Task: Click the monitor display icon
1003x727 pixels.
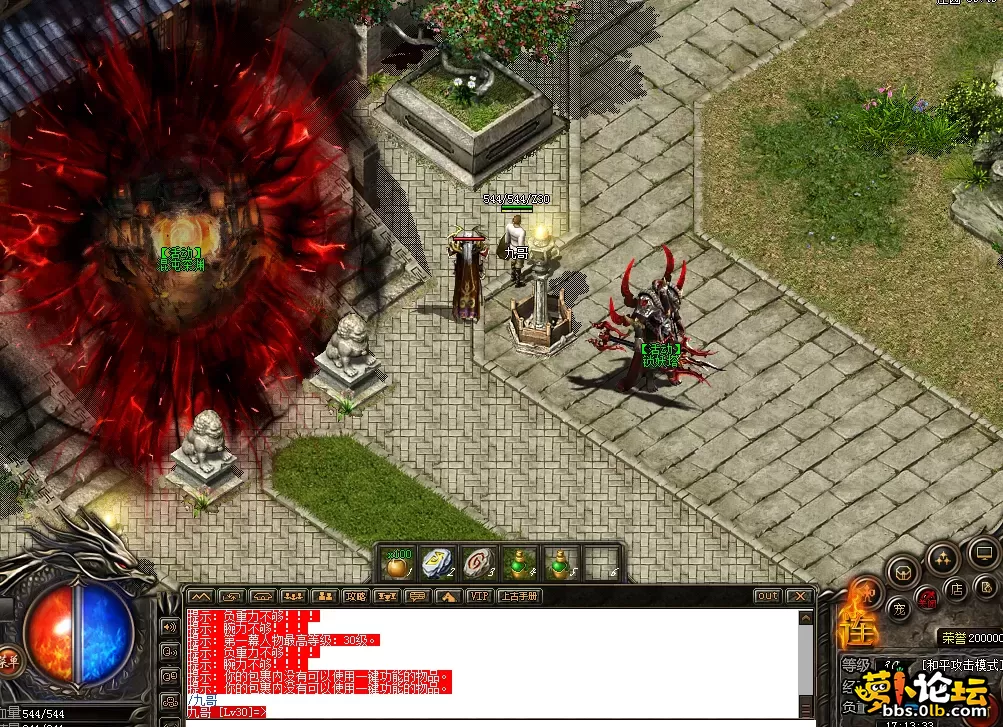Action: [x=983, y=552]
